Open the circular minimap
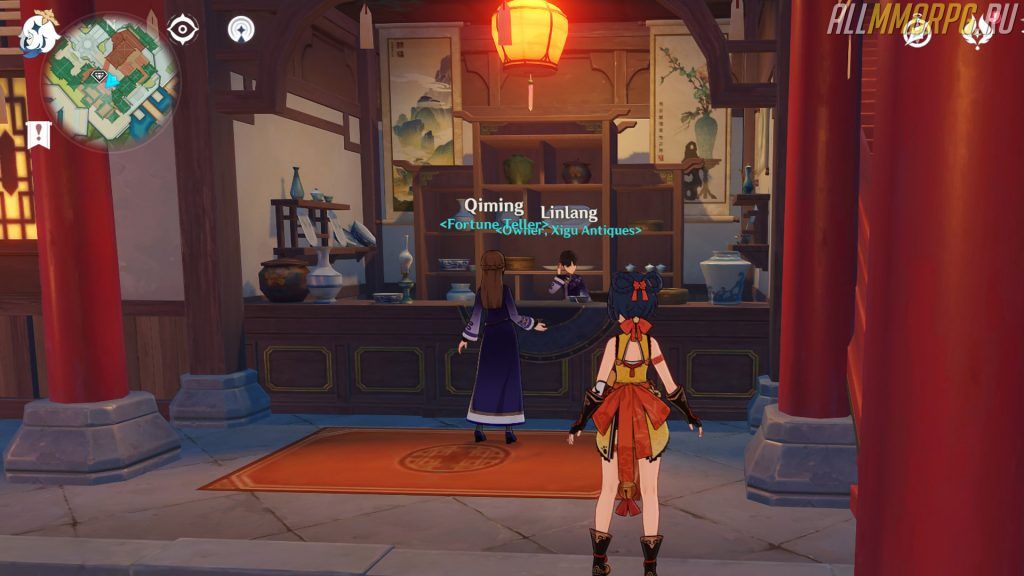The image size is (1024, 576). pos(109,82)
